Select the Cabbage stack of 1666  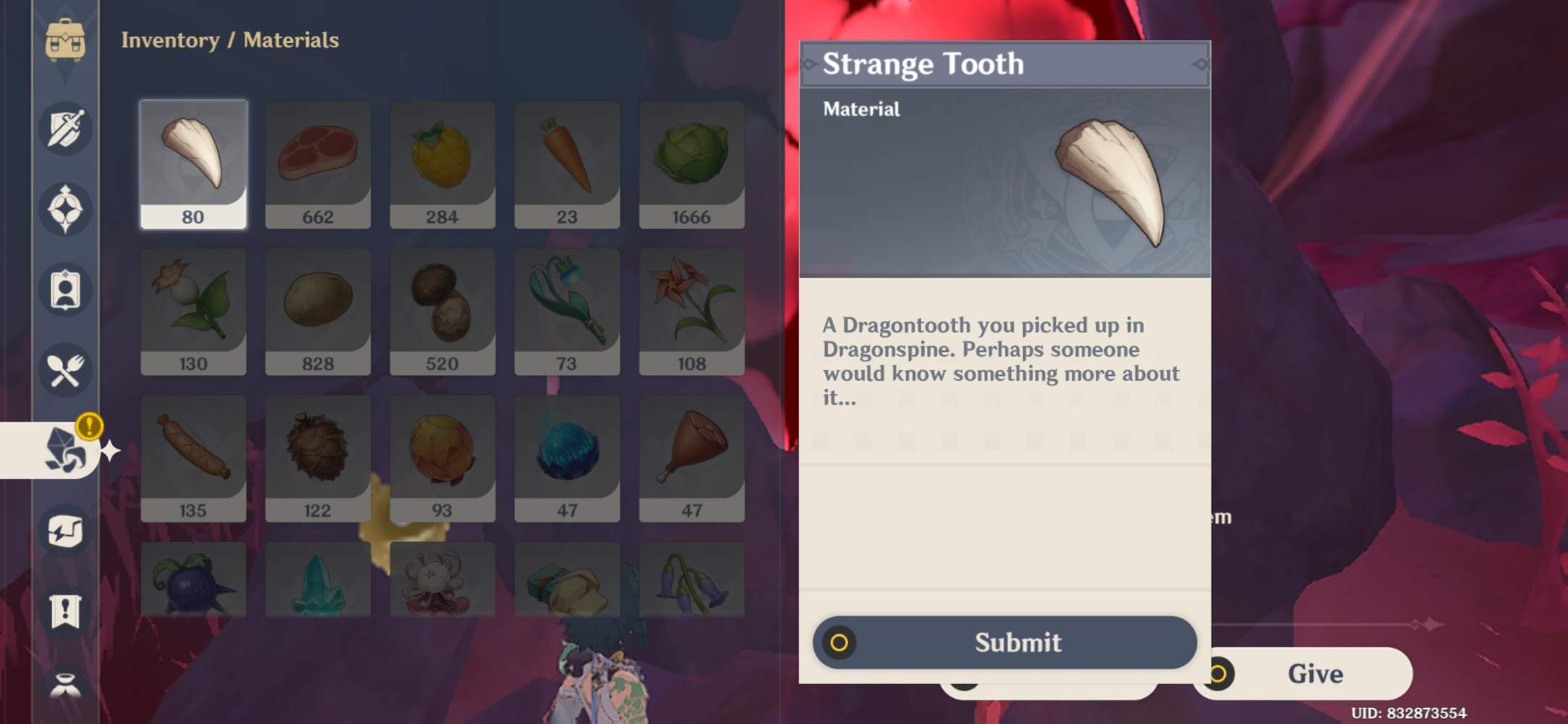tap(692, 163)
